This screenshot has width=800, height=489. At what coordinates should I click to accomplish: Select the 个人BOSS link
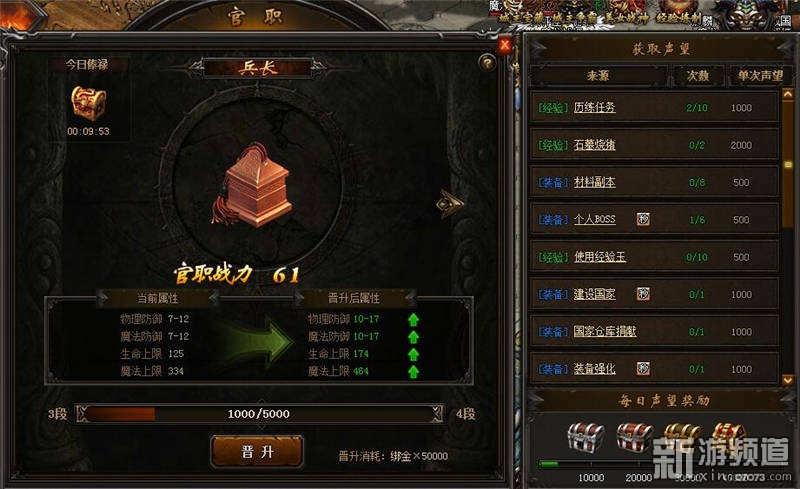[x=594, y=220]
